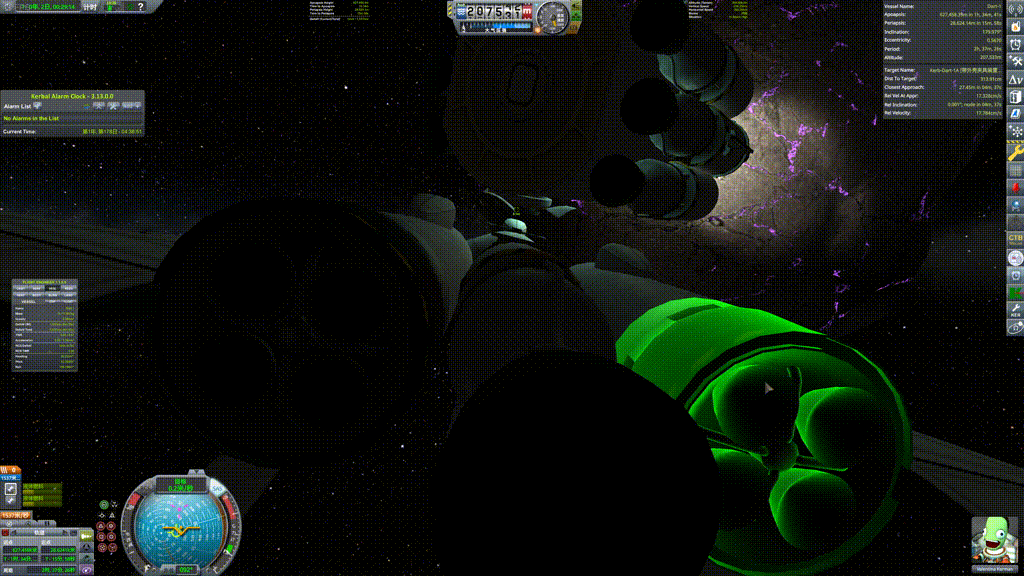Open the fuel tank toolbar icon
1024x576 pixels.
pyautogui.click(x=1015, y=98)
